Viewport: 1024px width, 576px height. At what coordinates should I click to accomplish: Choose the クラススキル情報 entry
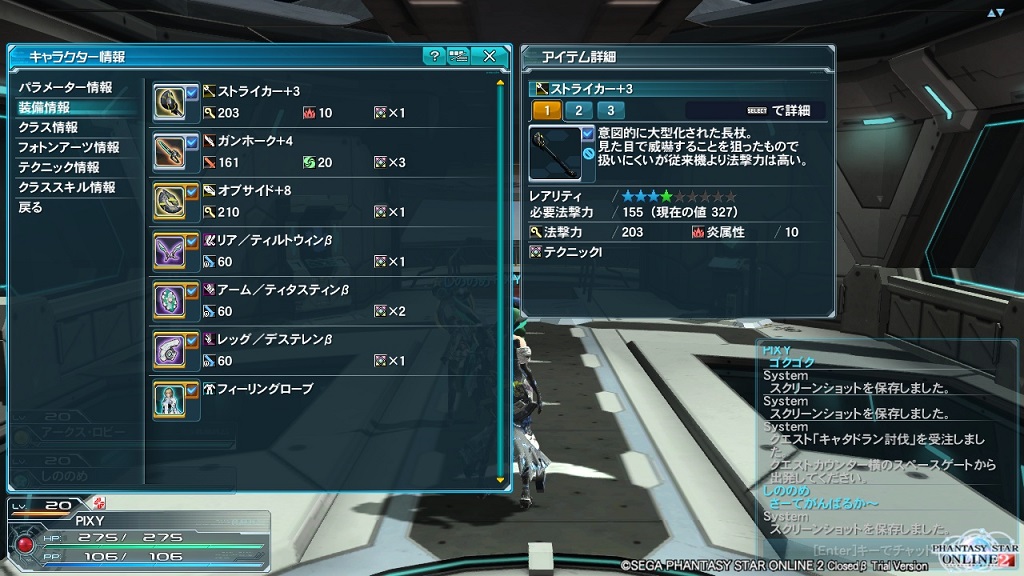point(66,188)
